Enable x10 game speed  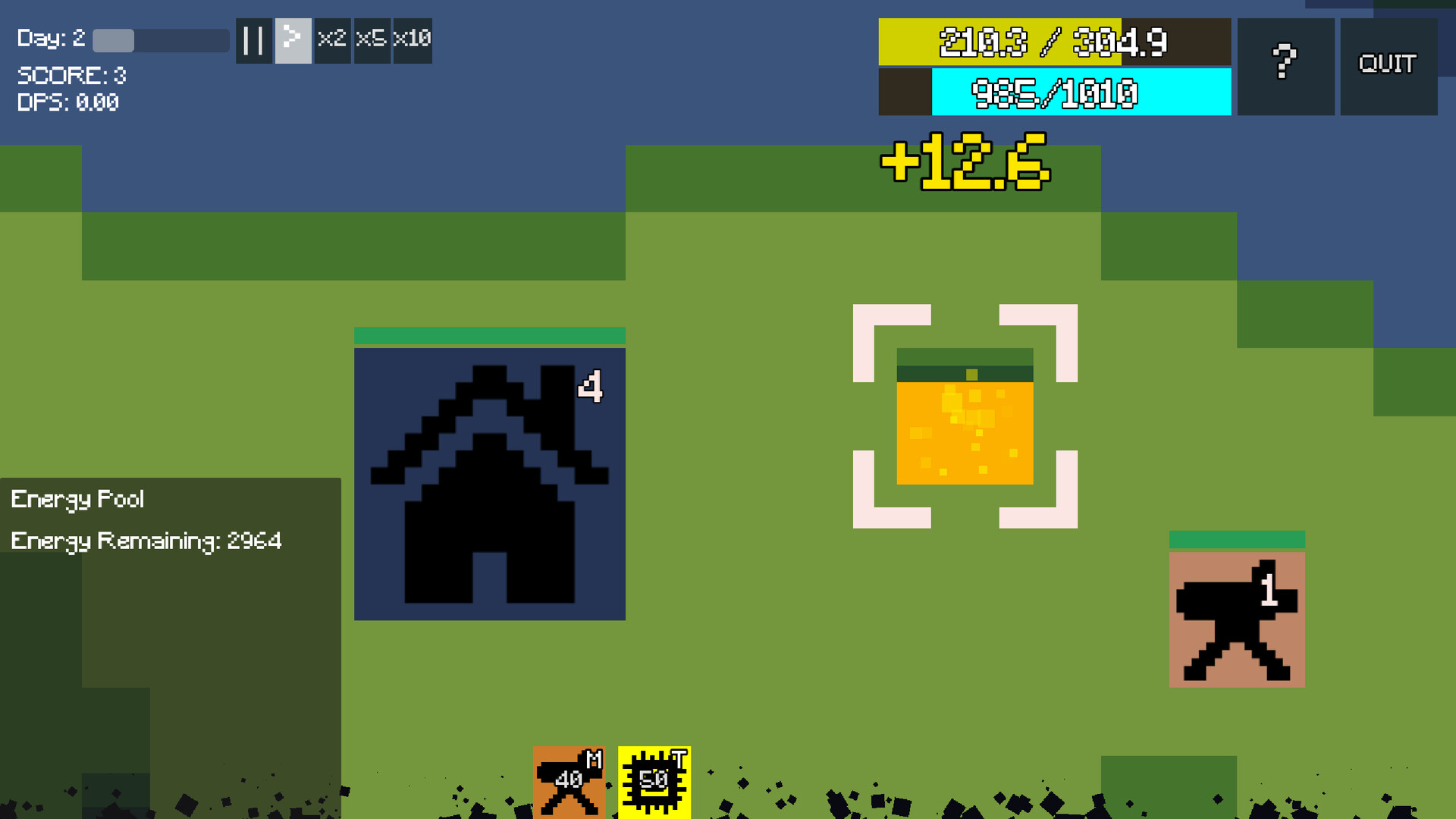click(412, 40)
